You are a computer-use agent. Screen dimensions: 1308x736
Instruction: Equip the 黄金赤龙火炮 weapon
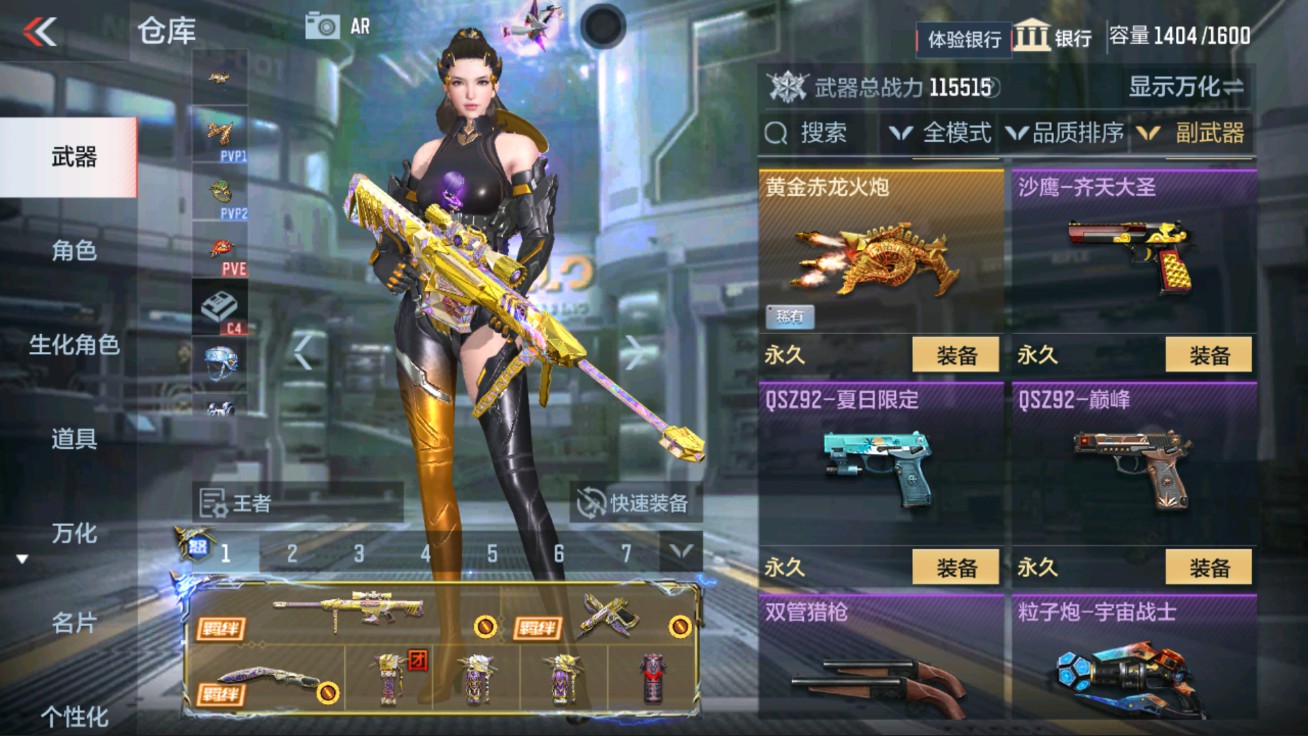956,354
